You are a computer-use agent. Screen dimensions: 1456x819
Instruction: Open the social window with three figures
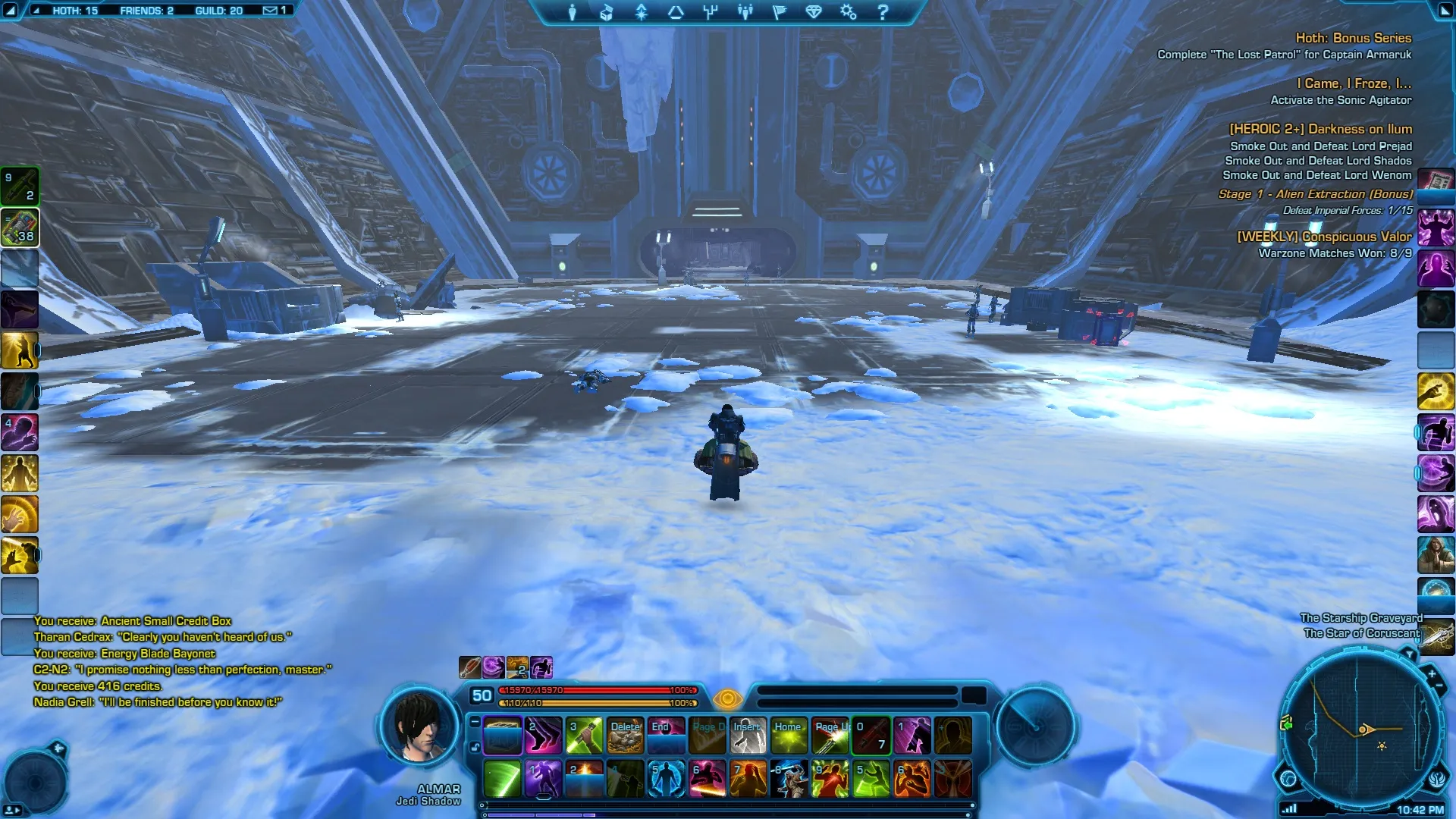click(x=745, y=12)
